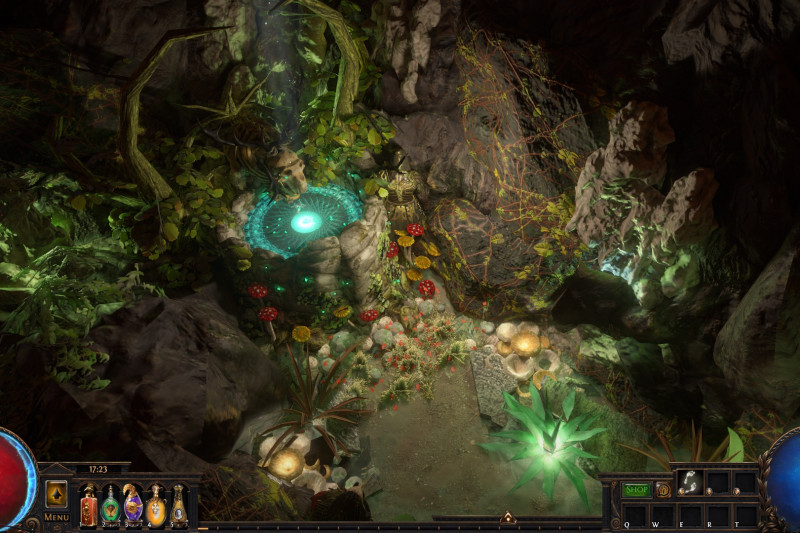Open the green Shop button

tap(637, 490)
